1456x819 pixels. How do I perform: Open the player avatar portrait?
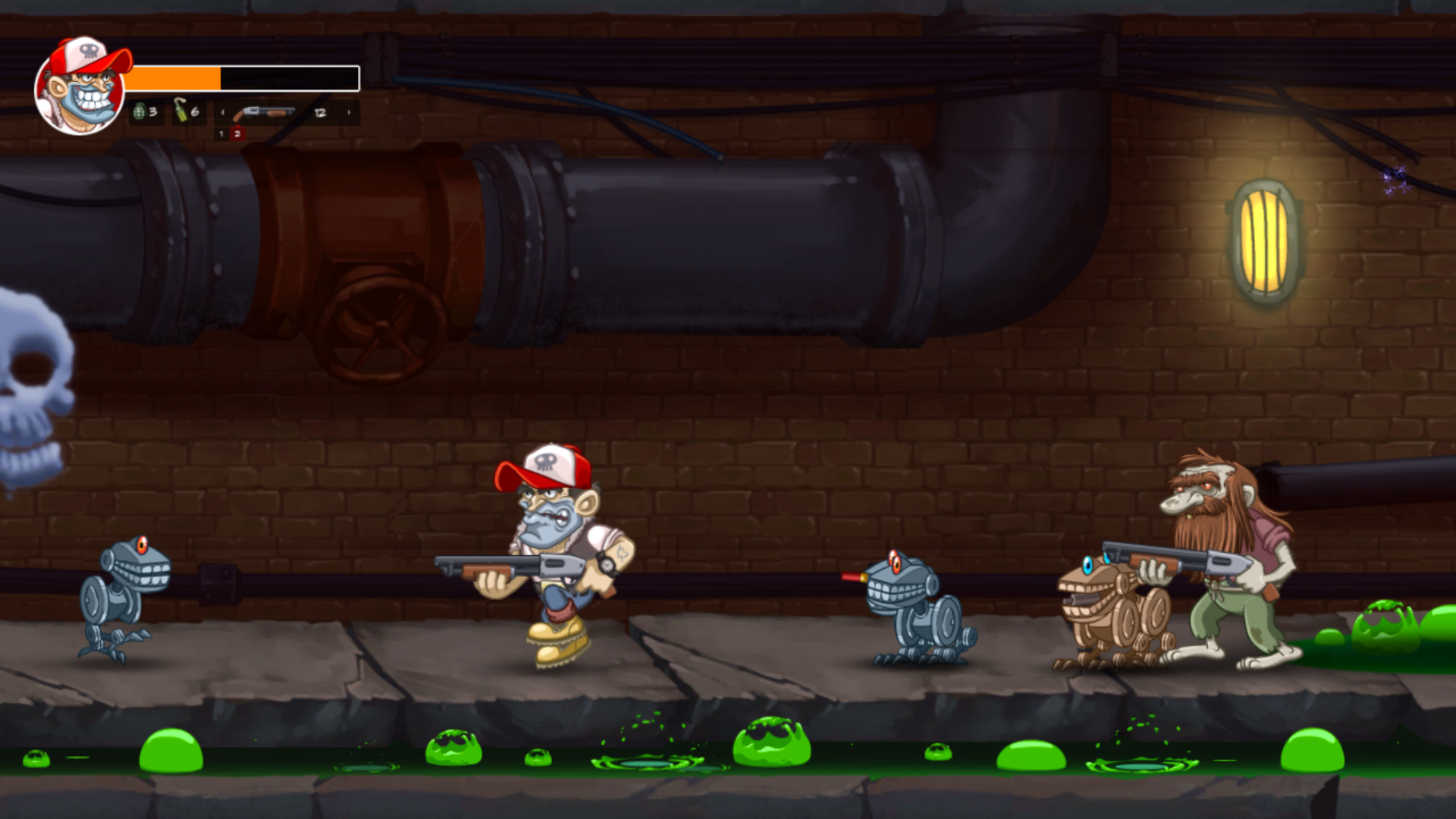pos(78,86)
